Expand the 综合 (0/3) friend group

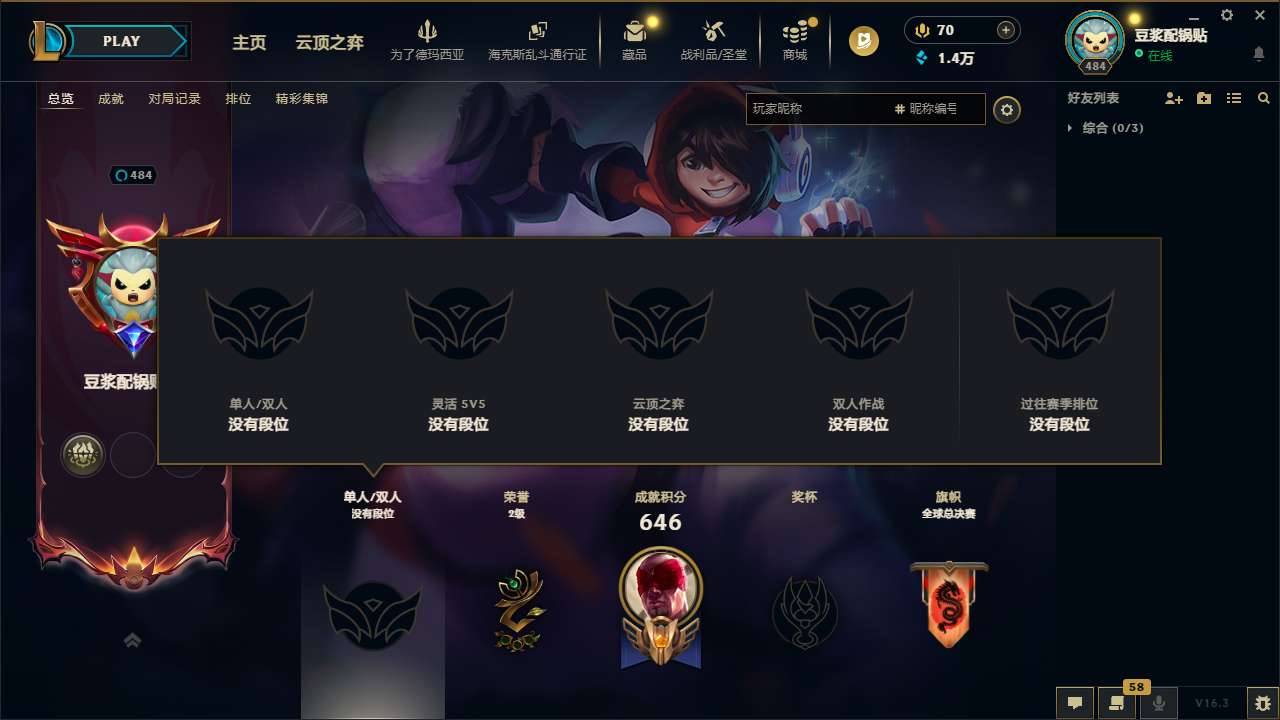pyautogui.click(x=1108, y=128)
